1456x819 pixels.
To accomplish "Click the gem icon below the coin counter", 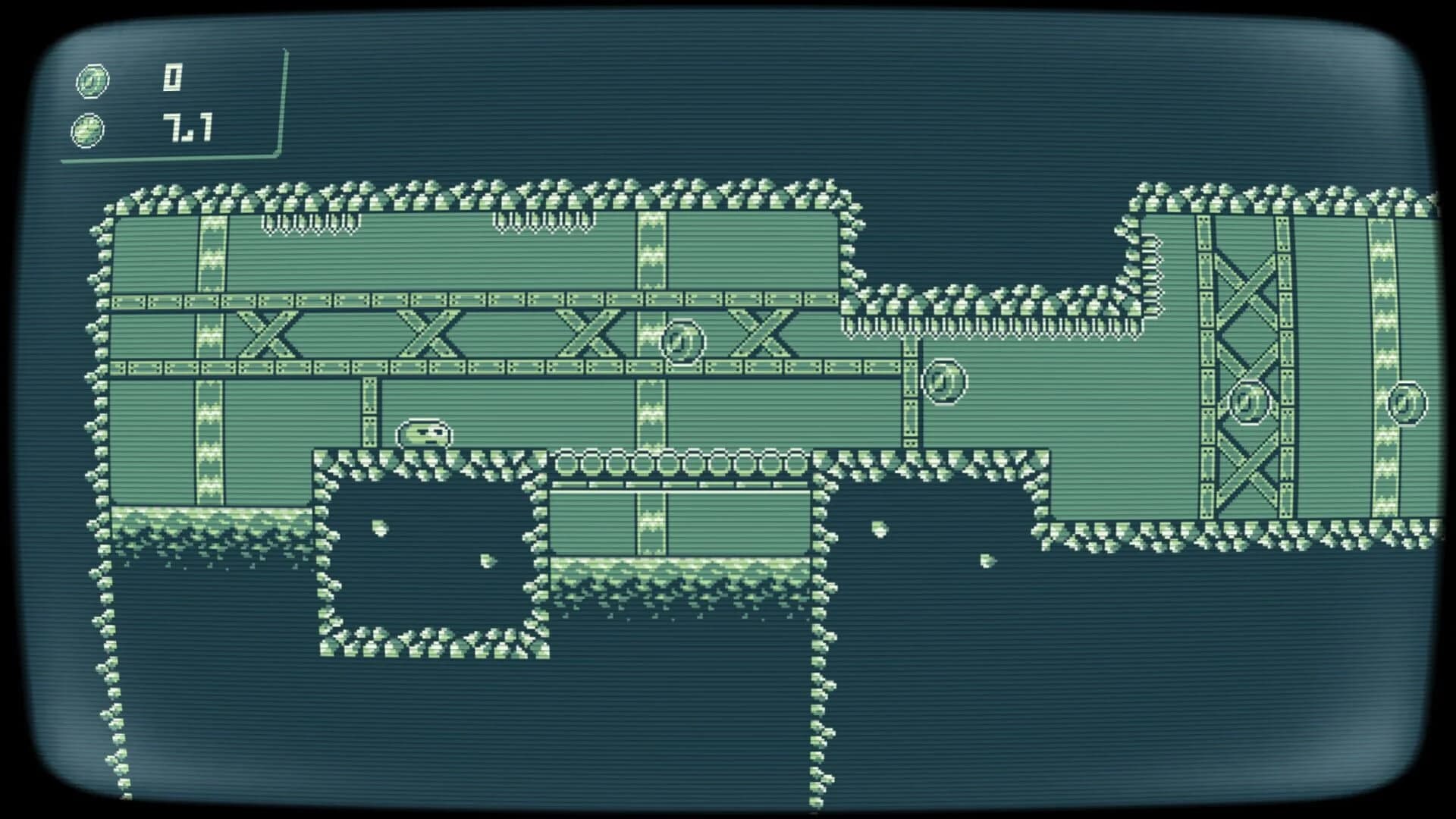I will coord(87,129).
